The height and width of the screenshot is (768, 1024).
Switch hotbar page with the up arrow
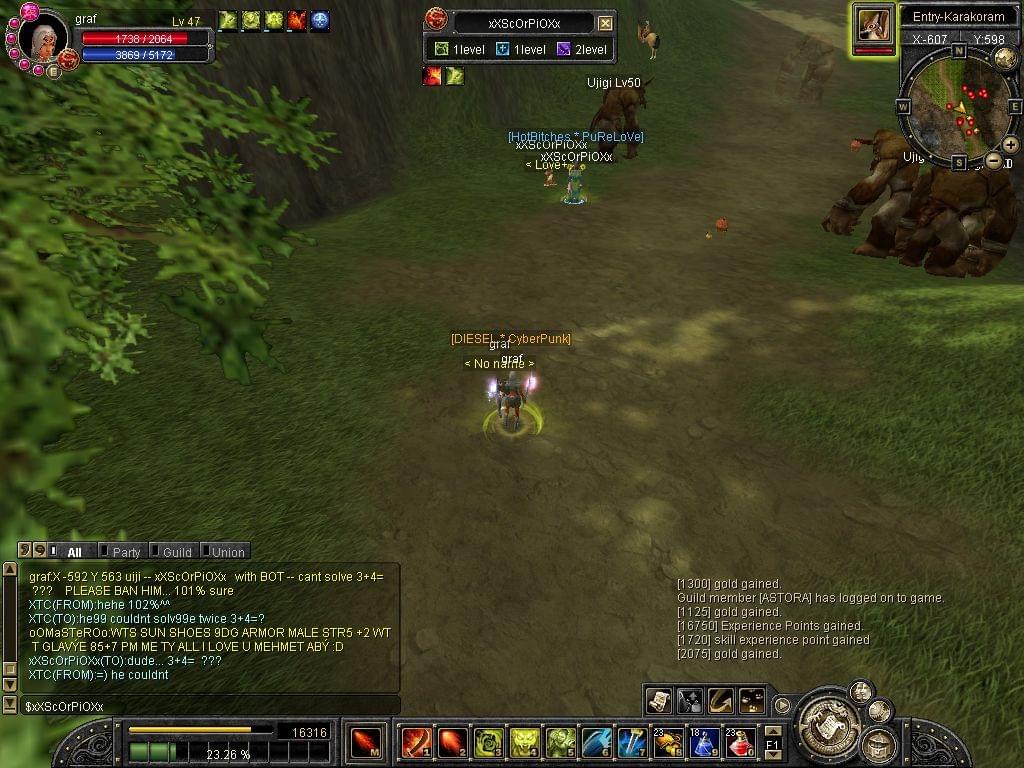pyautogui.click(x=772, y=732)
